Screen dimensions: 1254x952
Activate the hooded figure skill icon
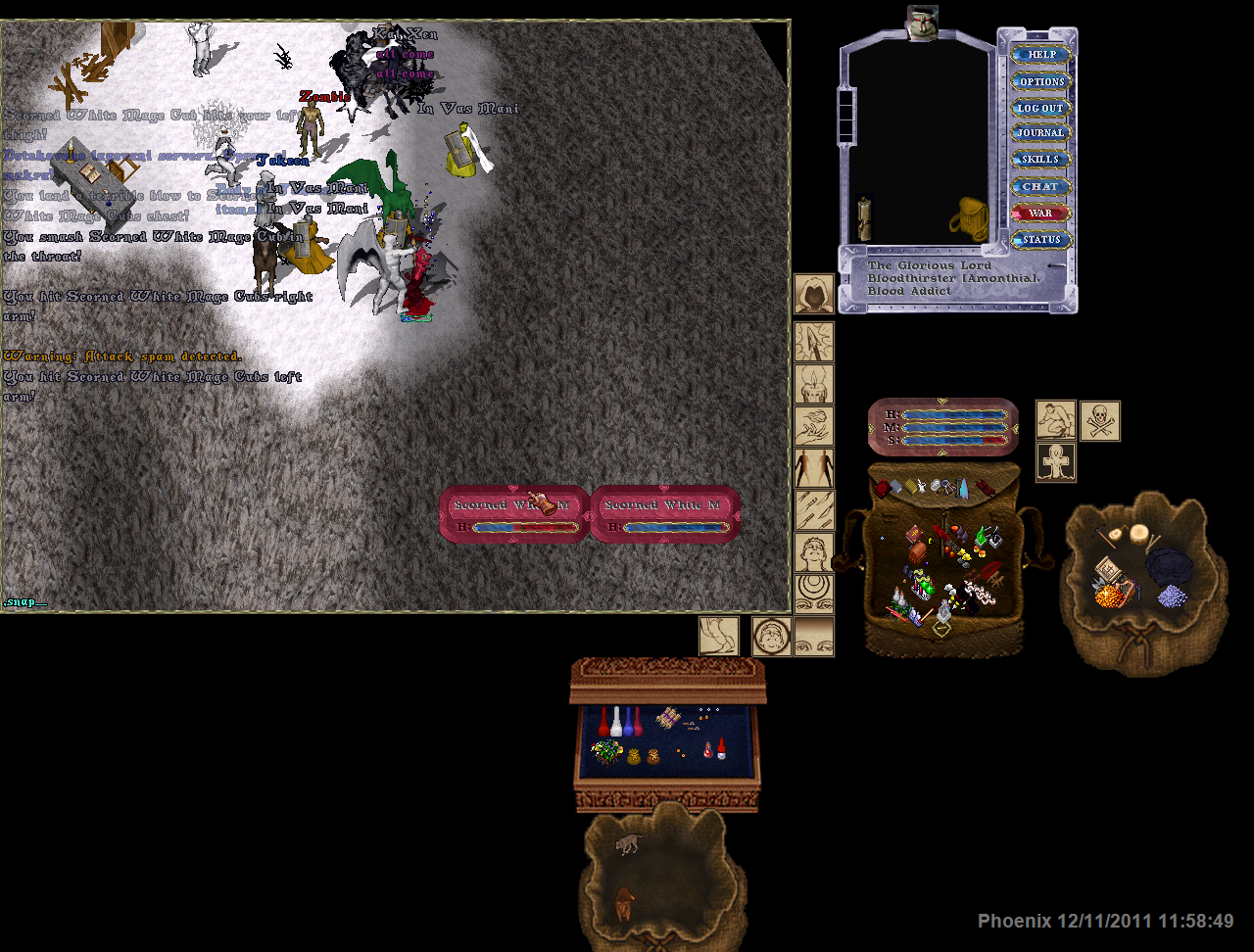tap(813, 294)
